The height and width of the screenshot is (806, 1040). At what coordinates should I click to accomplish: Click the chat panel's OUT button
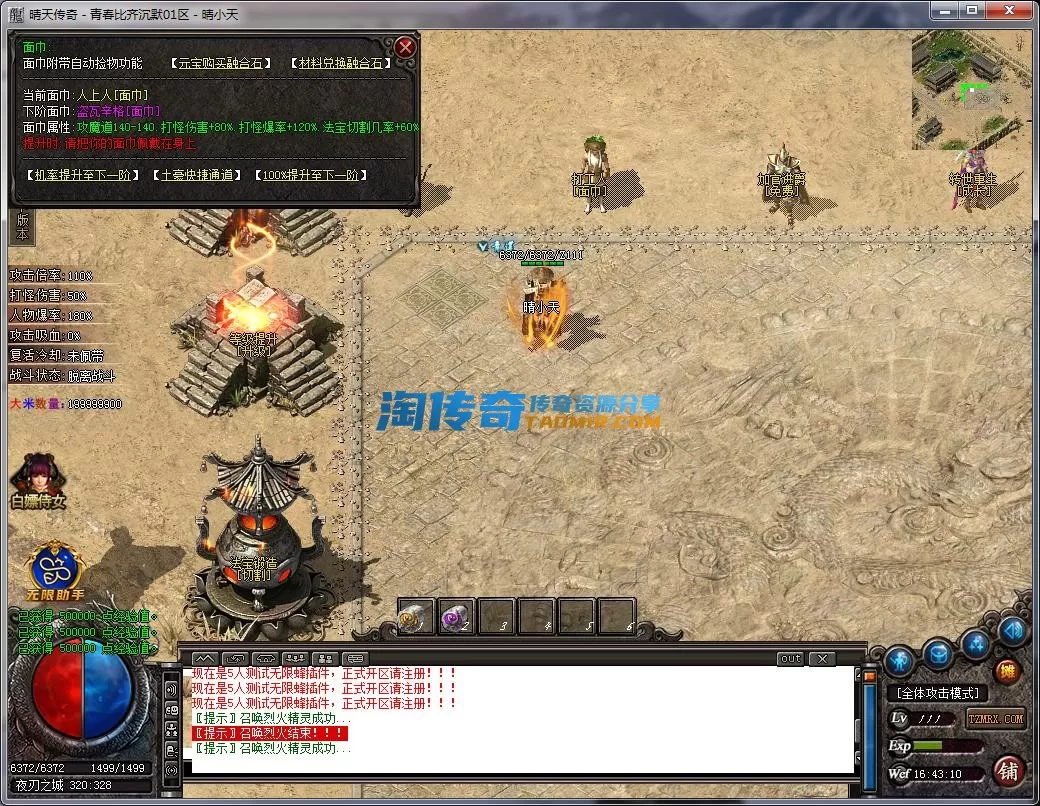[790, 659]
